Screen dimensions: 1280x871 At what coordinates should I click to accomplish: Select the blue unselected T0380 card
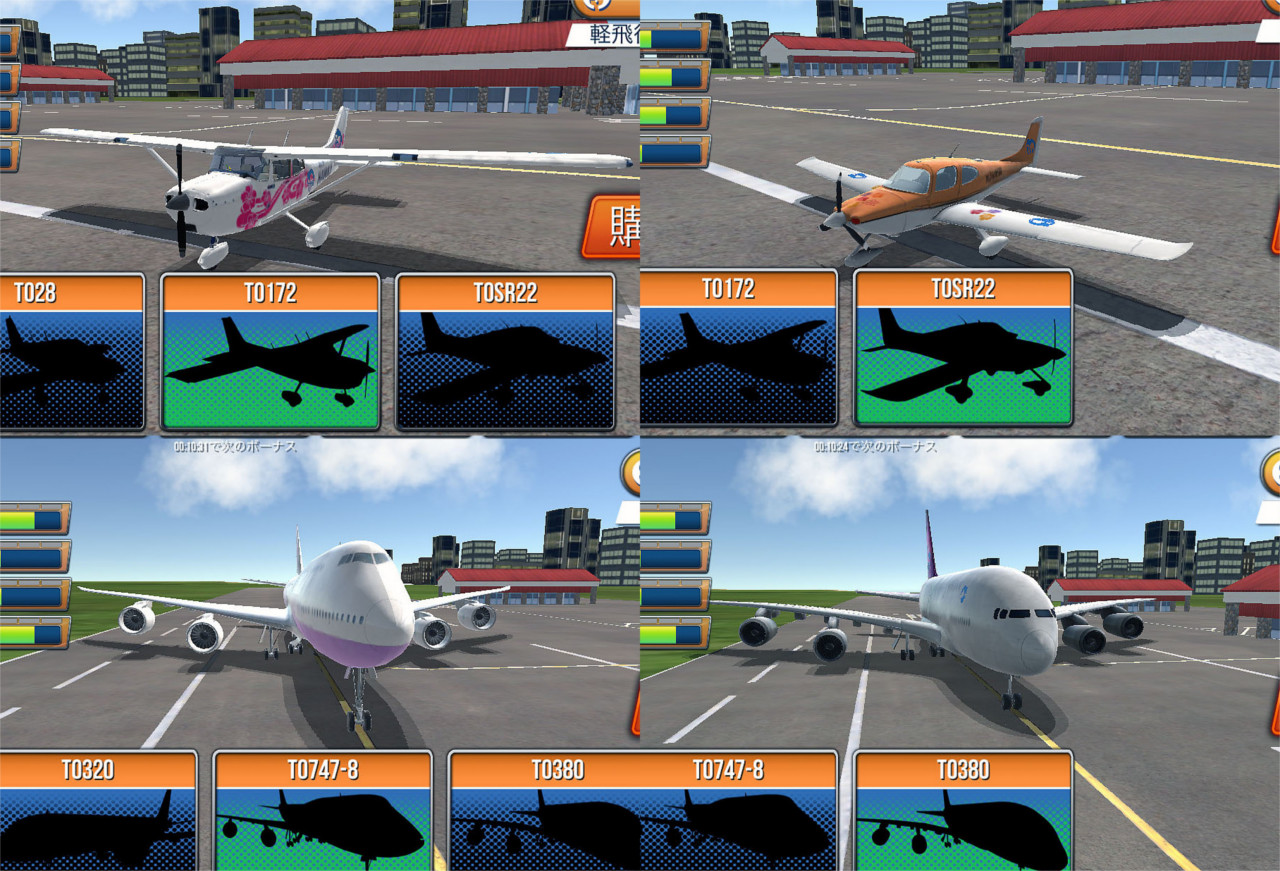[545, 812]
